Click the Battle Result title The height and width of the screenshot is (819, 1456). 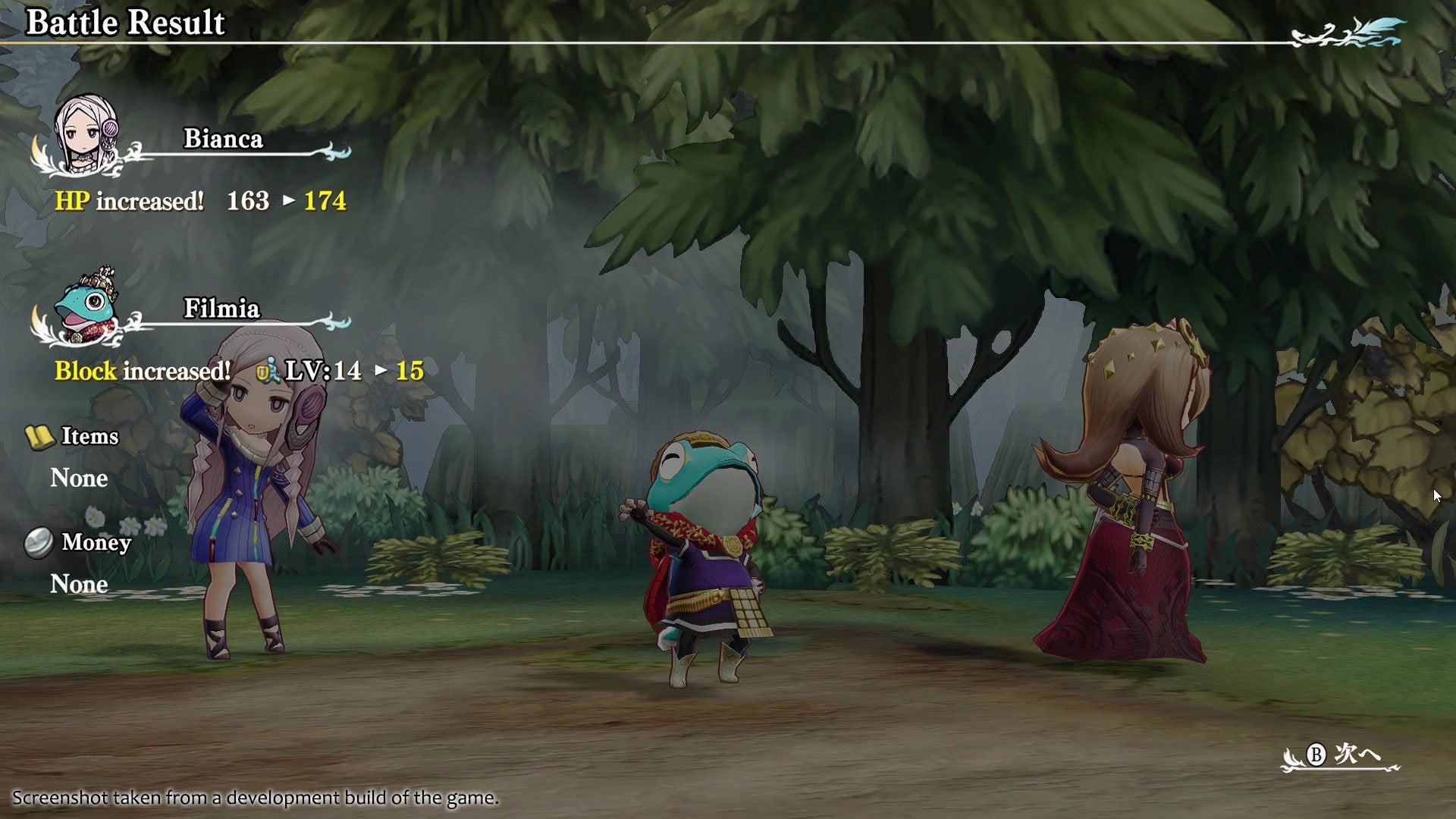pos(124,23)
